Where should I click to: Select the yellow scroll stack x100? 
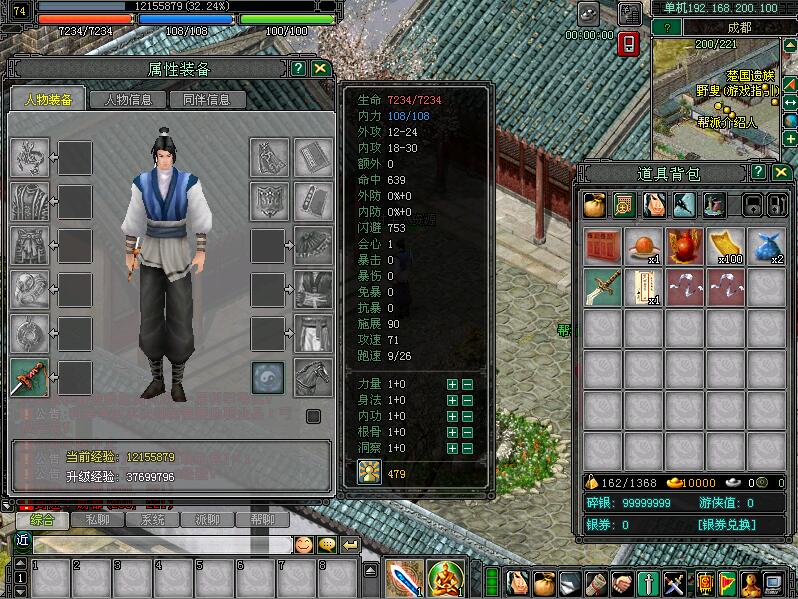point(725,247)
